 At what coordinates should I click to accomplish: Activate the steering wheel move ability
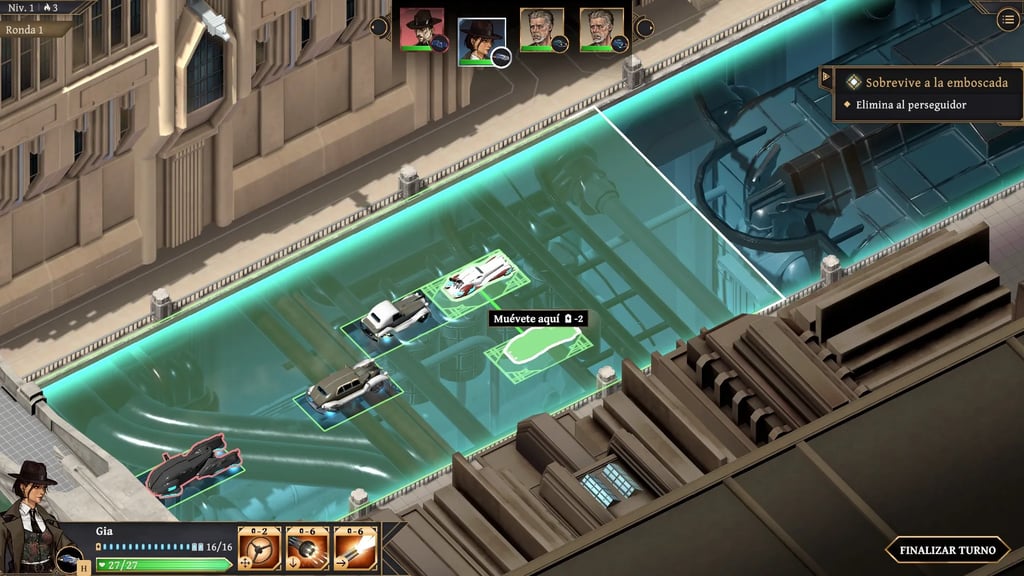coord(259,548)
